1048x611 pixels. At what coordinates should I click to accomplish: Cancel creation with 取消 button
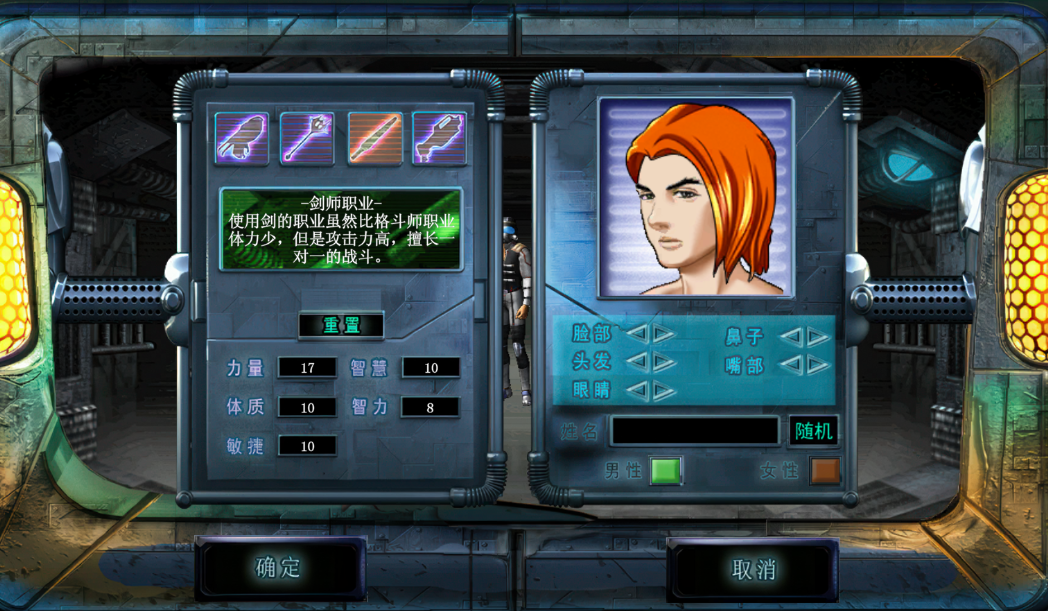[753, 569]
